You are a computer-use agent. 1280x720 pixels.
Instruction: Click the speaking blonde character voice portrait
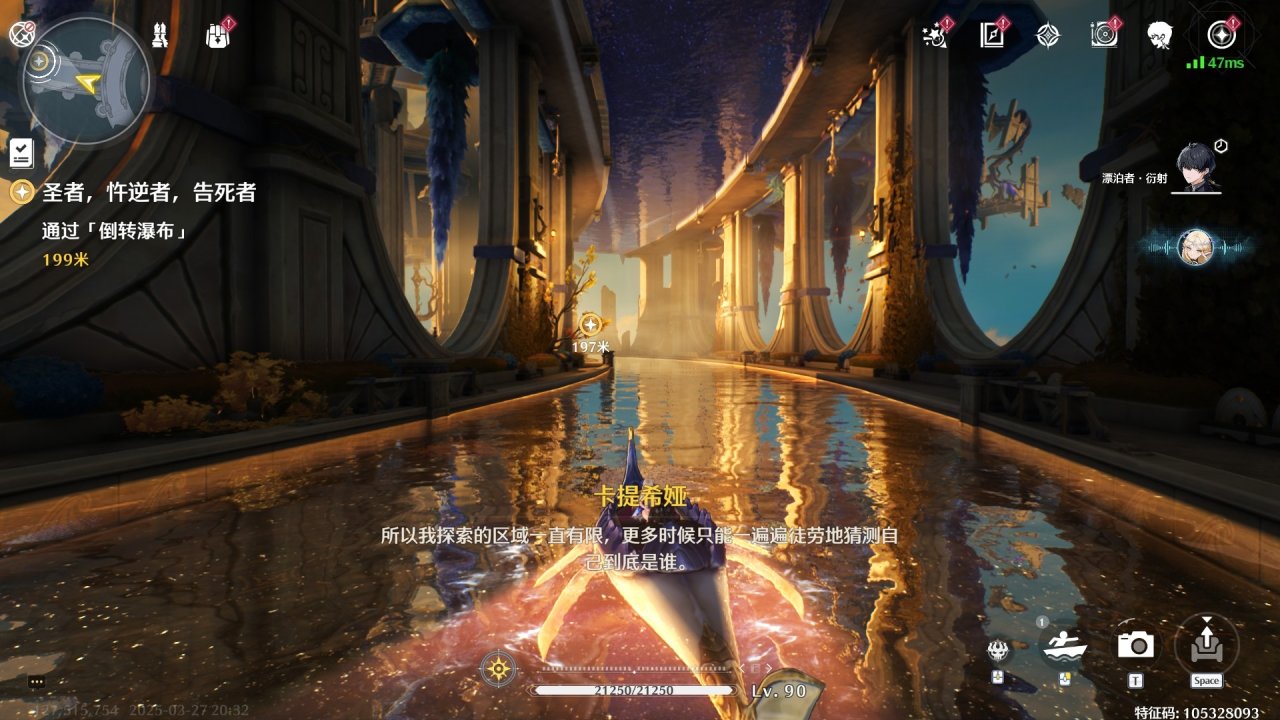pos(1196,247)
